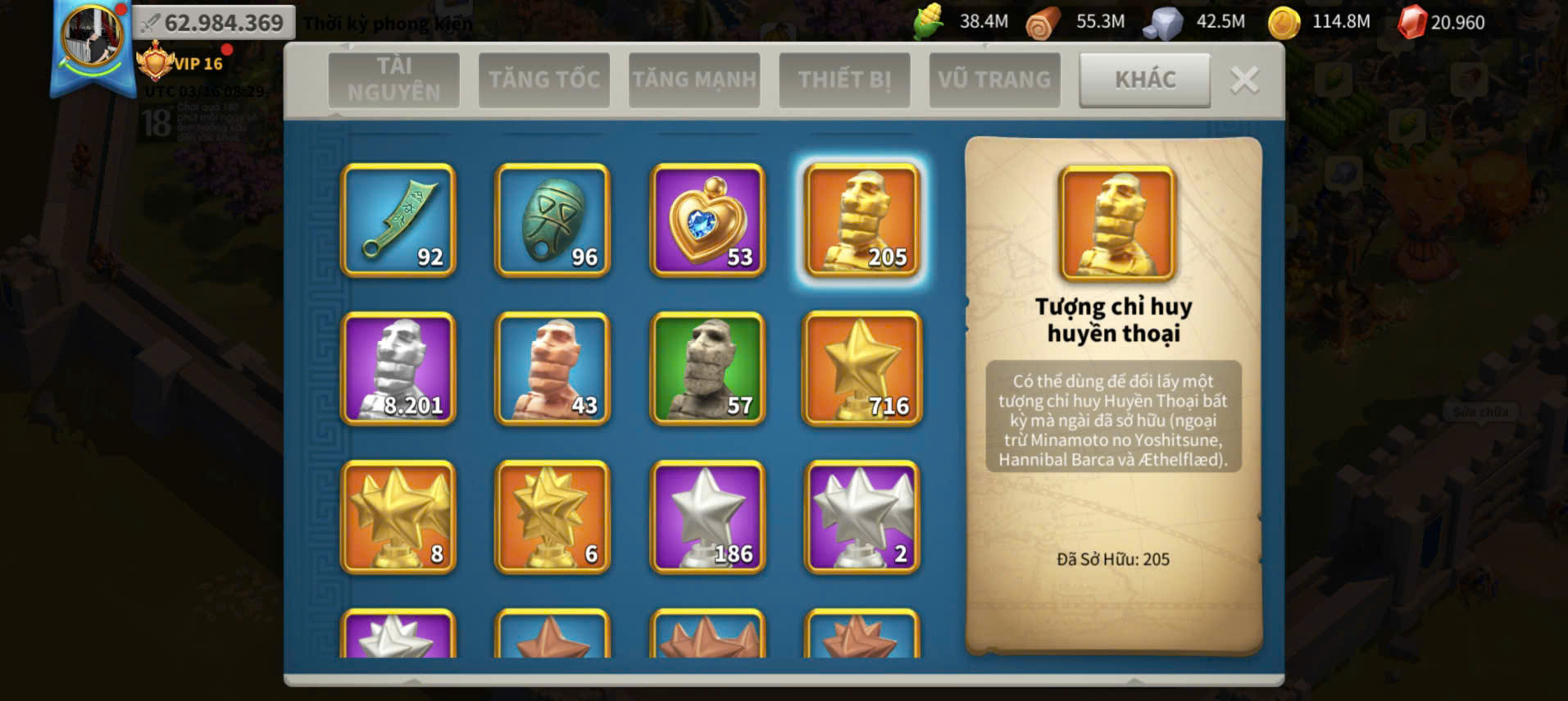Select the legendary golden statue with 205

tap(862, 221)
